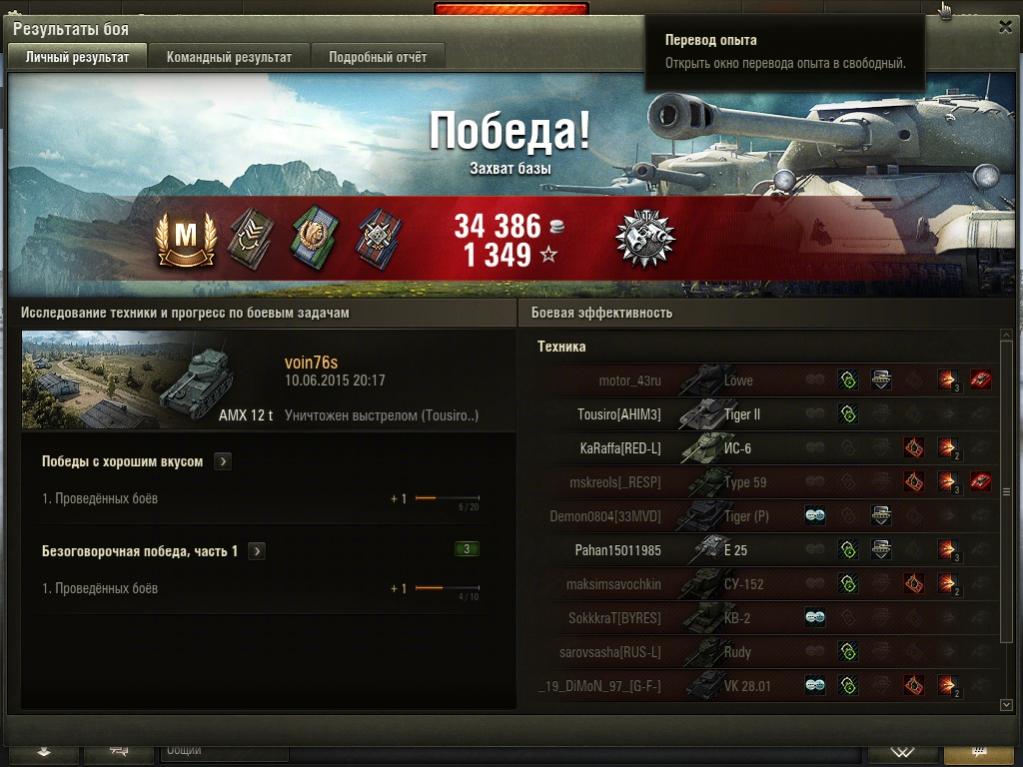Show the Подробный отчёт tab
Viewport: 1023px width, 767px height.
pos(378,57)
